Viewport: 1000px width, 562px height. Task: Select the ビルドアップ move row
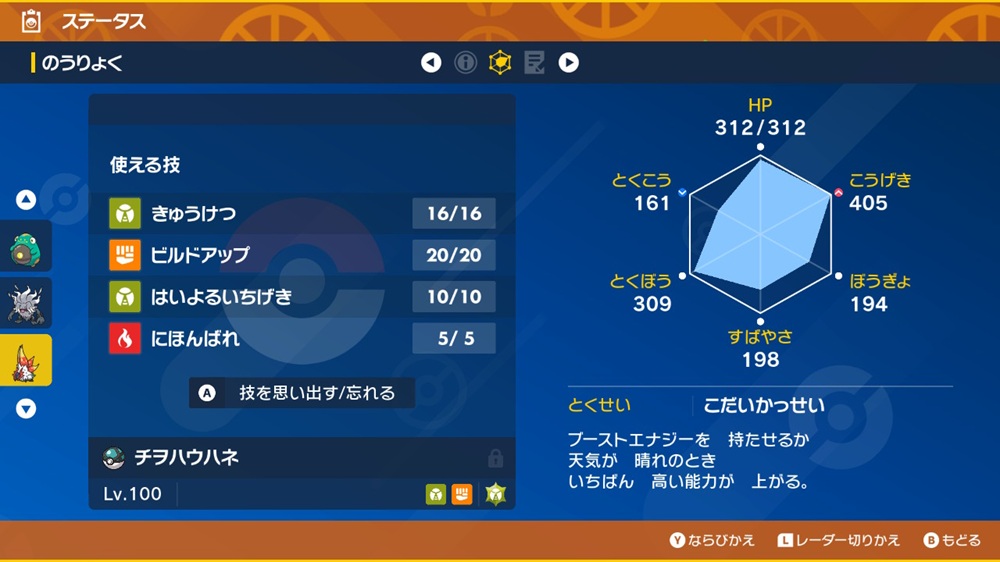(302, 255)
